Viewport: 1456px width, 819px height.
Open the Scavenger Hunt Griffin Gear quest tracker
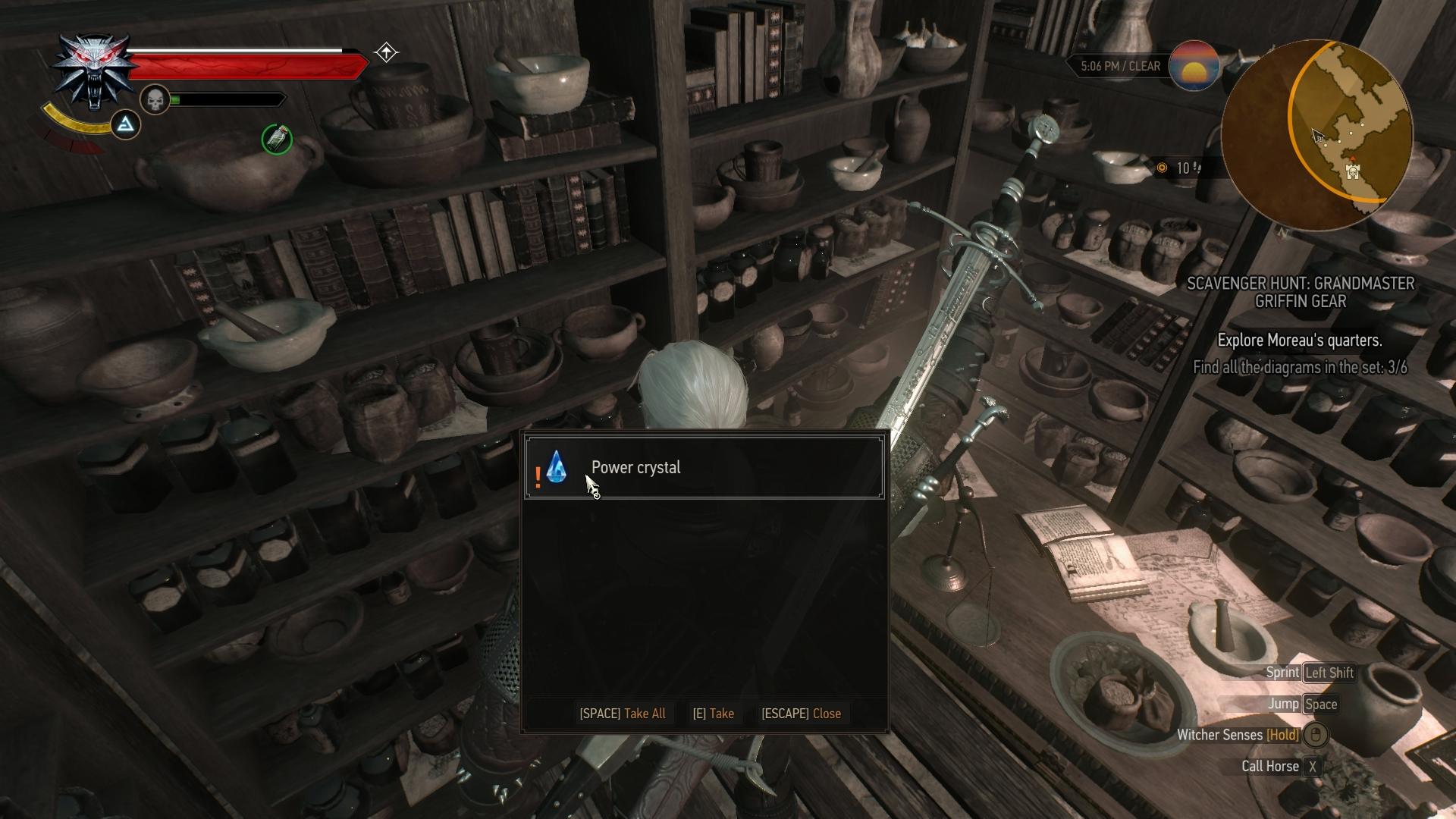[1300, 292]
